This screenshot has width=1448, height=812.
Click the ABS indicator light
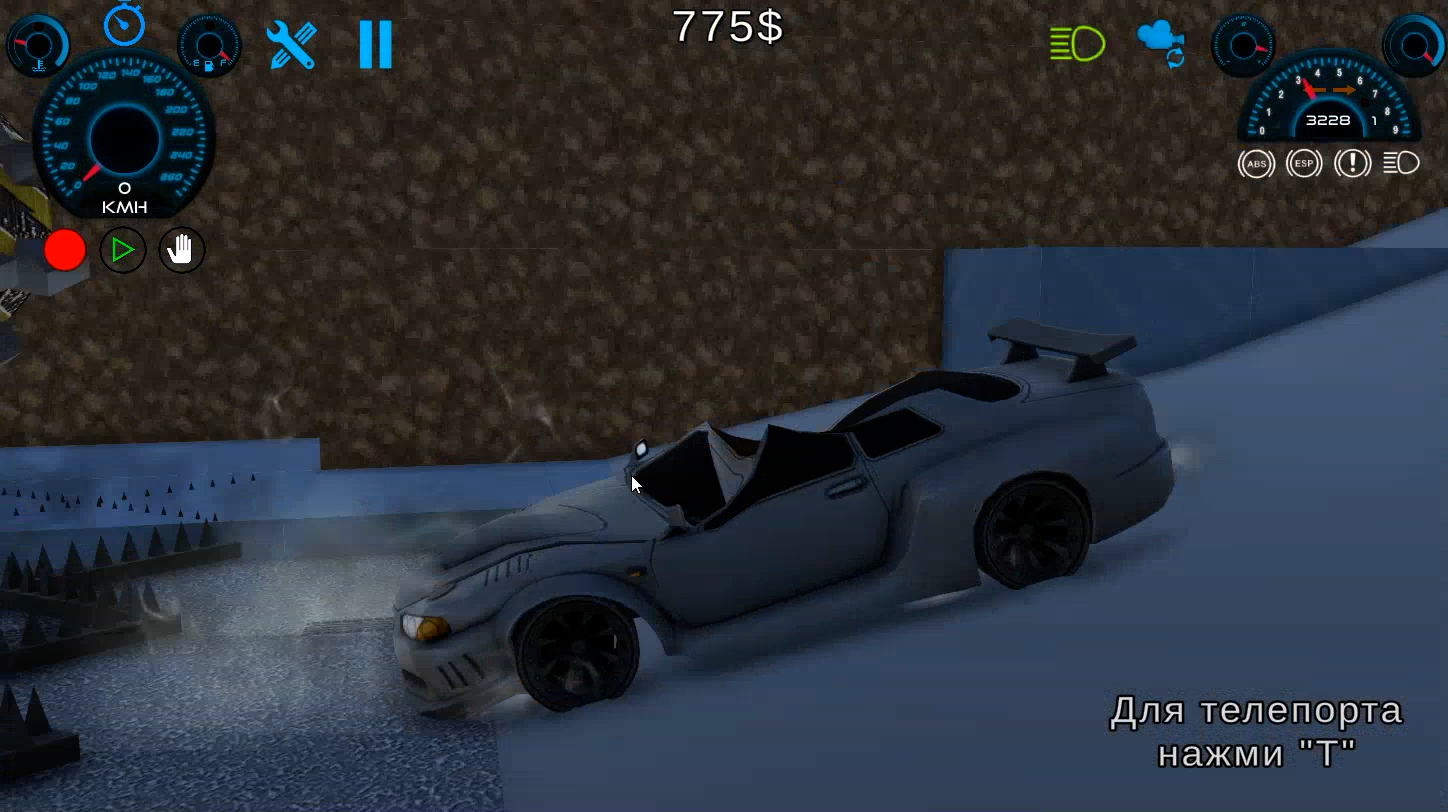click(x=1257, y=163)
